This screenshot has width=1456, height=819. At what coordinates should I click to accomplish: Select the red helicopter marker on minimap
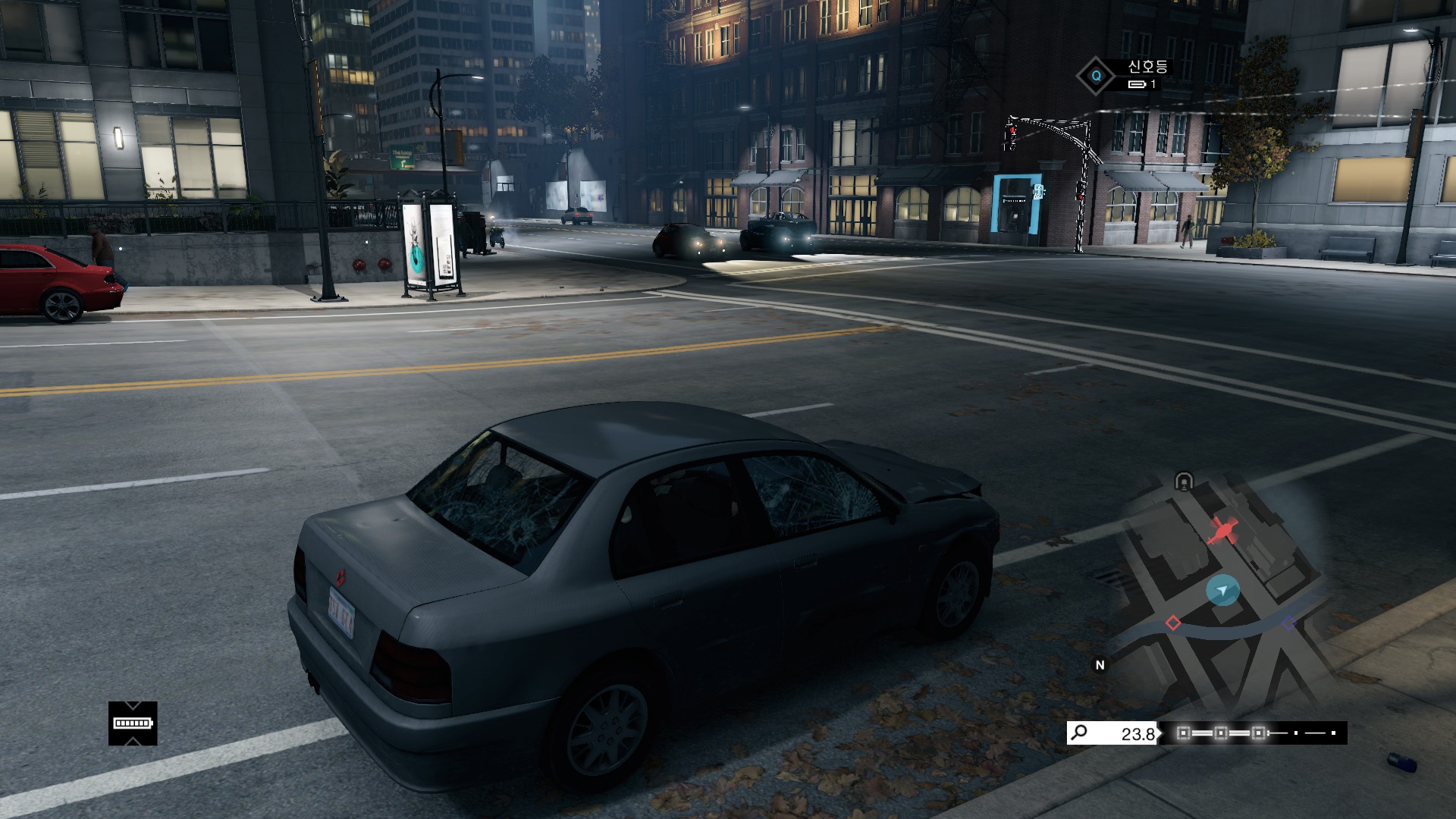[1222, 530]
